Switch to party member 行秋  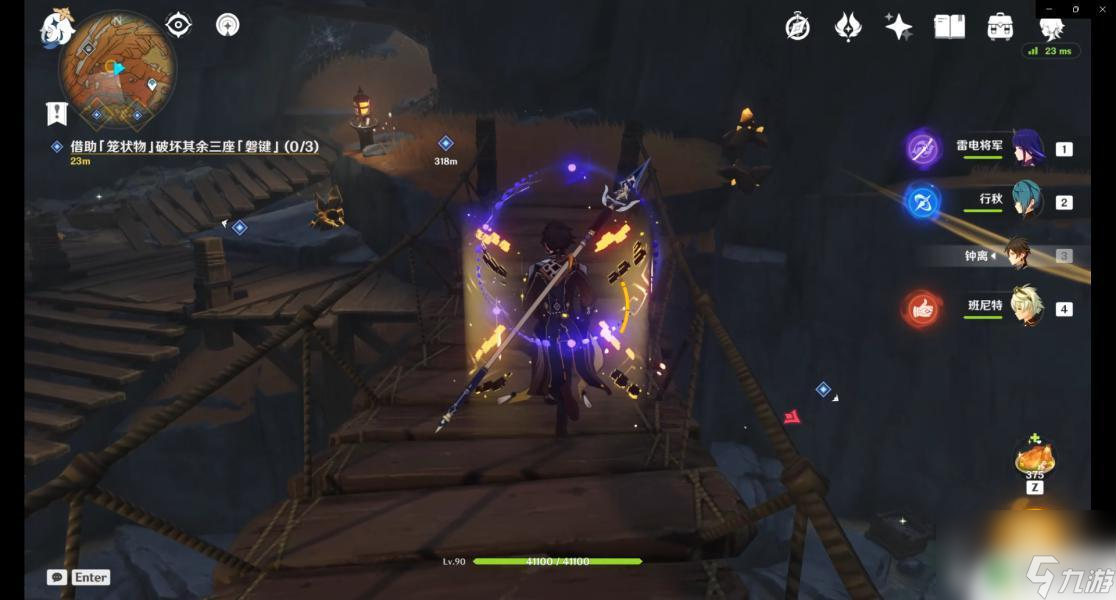coord(1028,201)
